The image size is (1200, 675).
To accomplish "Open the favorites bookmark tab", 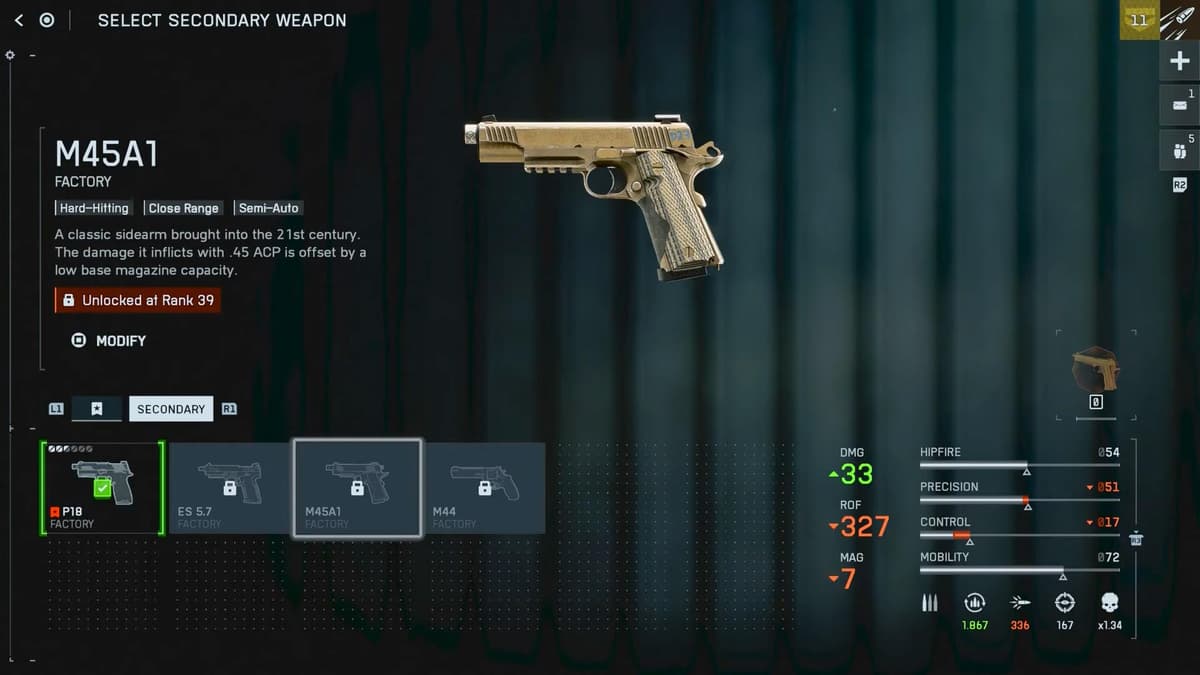I will click(97, 409).
